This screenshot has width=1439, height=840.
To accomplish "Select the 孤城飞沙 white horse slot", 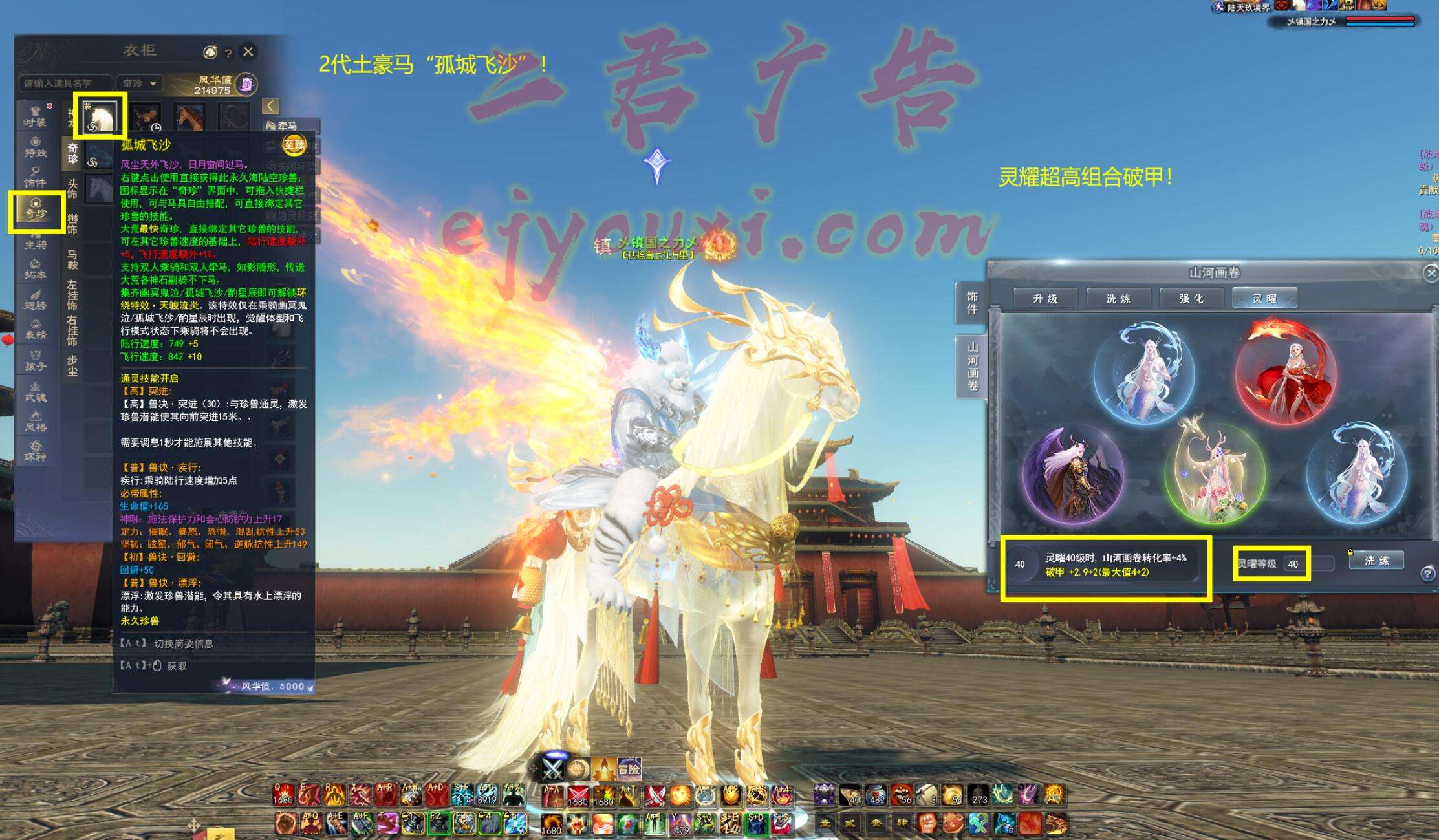I will coord(100,115).
